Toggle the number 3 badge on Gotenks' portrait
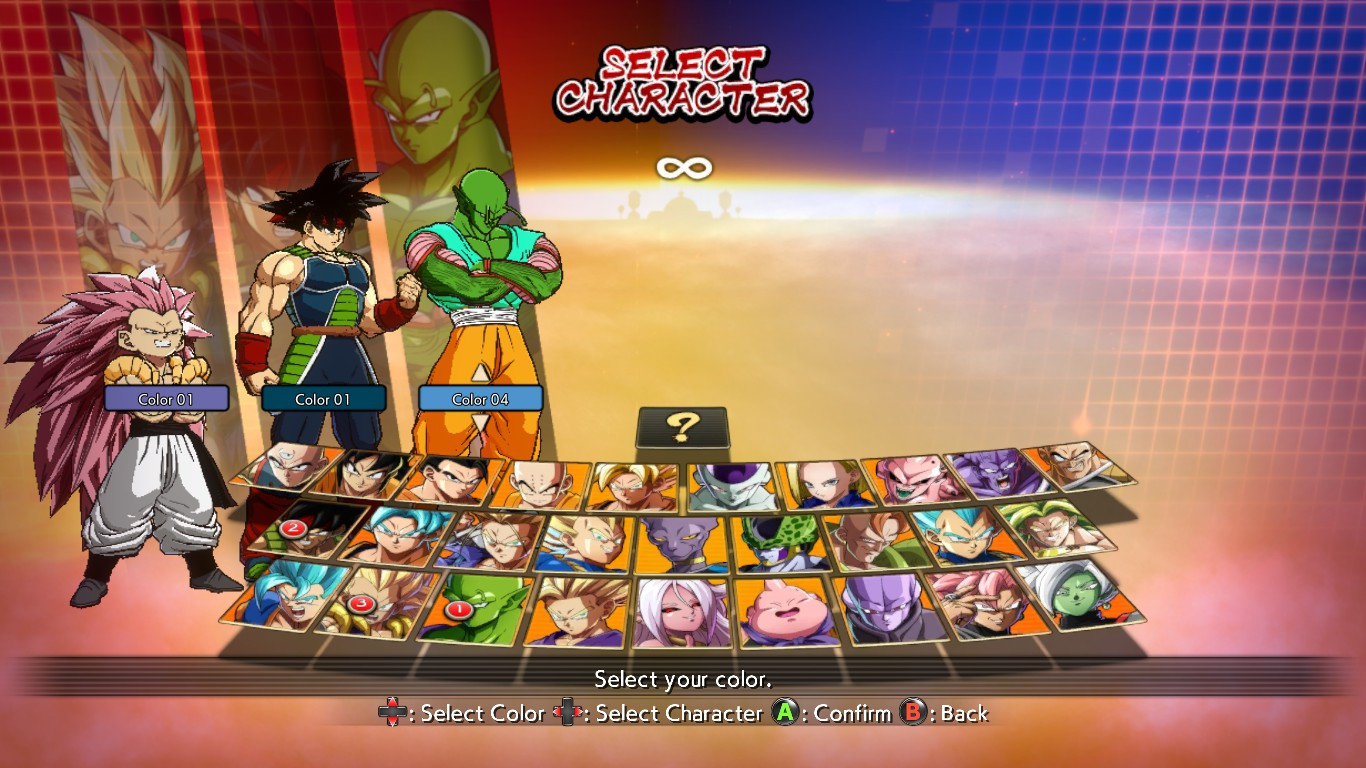1366x768 pixels. [x=361, y=602]
